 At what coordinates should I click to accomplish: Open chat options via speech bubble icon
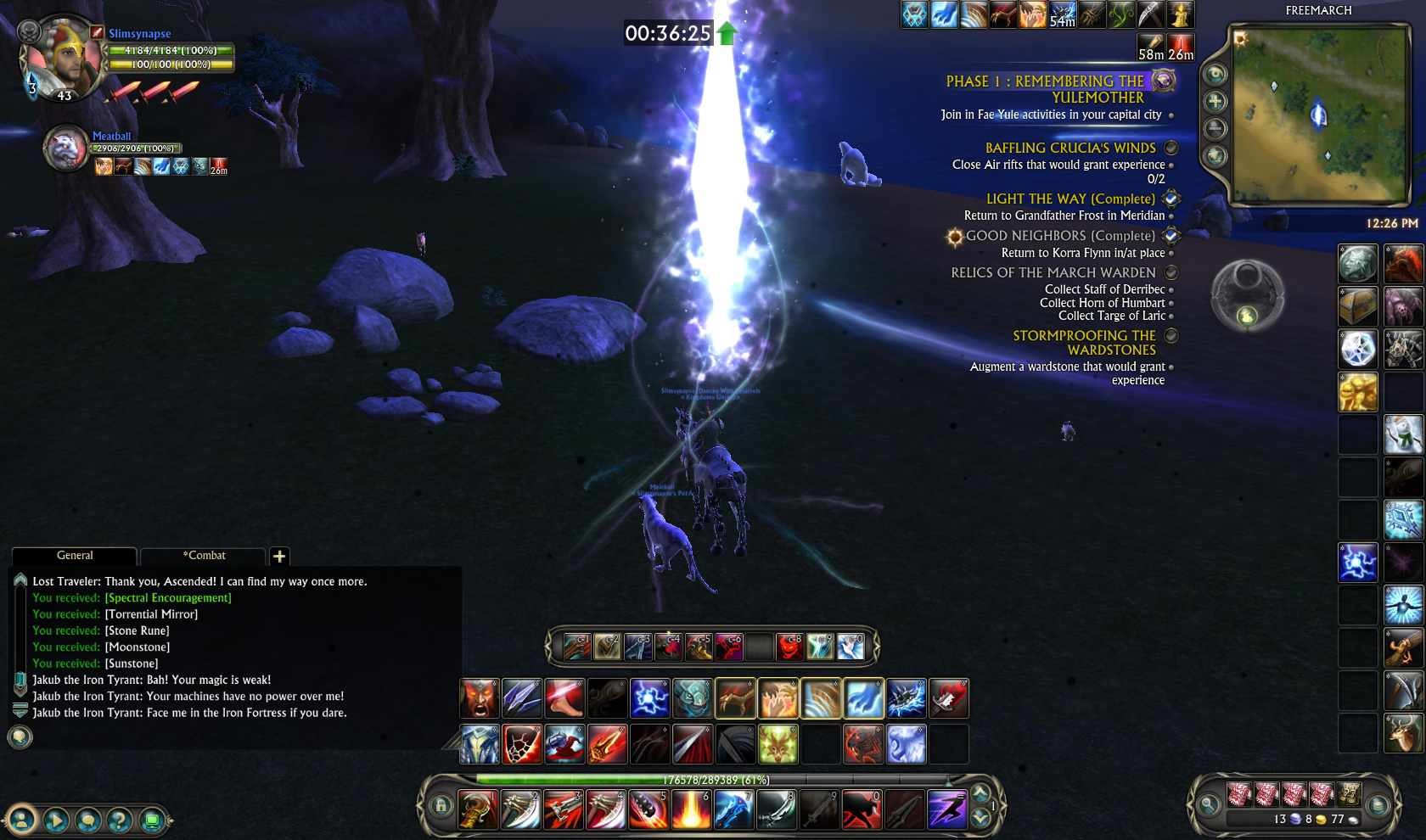(x=87, y=821)
